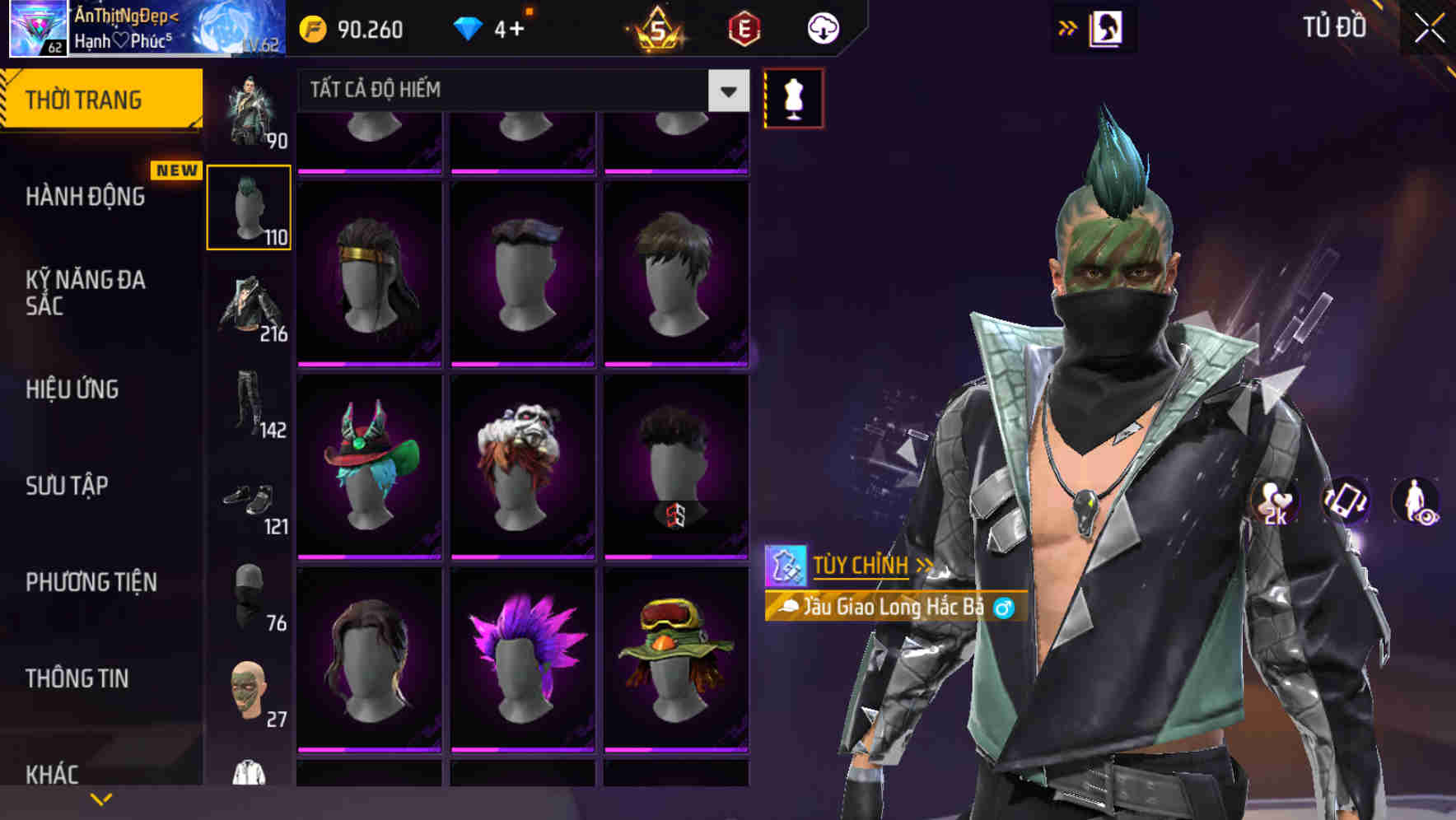Screen dimensions: 1456x820
Task: Click the TÙY CHỈNH customize button
Action: [x=861, y=565]
